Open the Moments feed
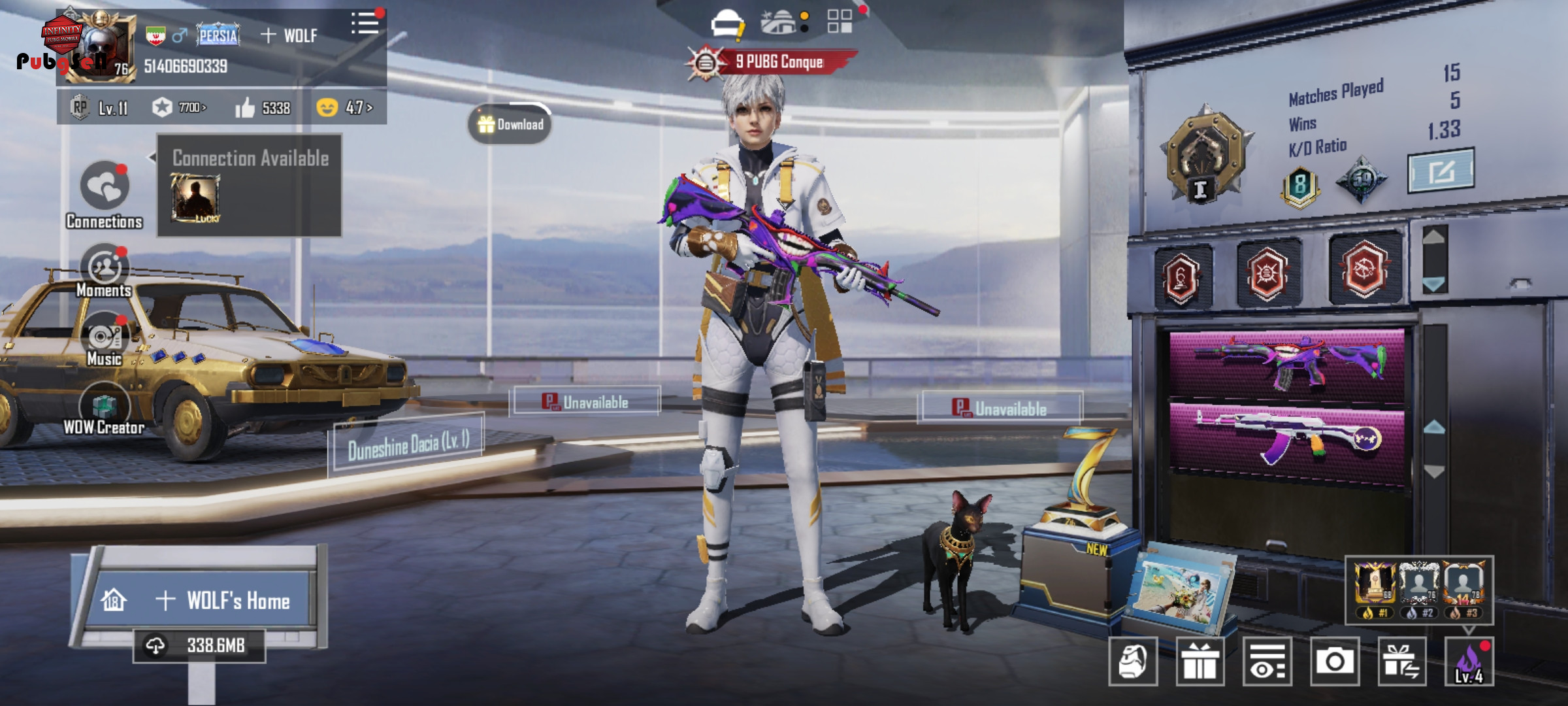Image resolution: width=1568 pixels, height=706 pixels. [x=105, y=268]
